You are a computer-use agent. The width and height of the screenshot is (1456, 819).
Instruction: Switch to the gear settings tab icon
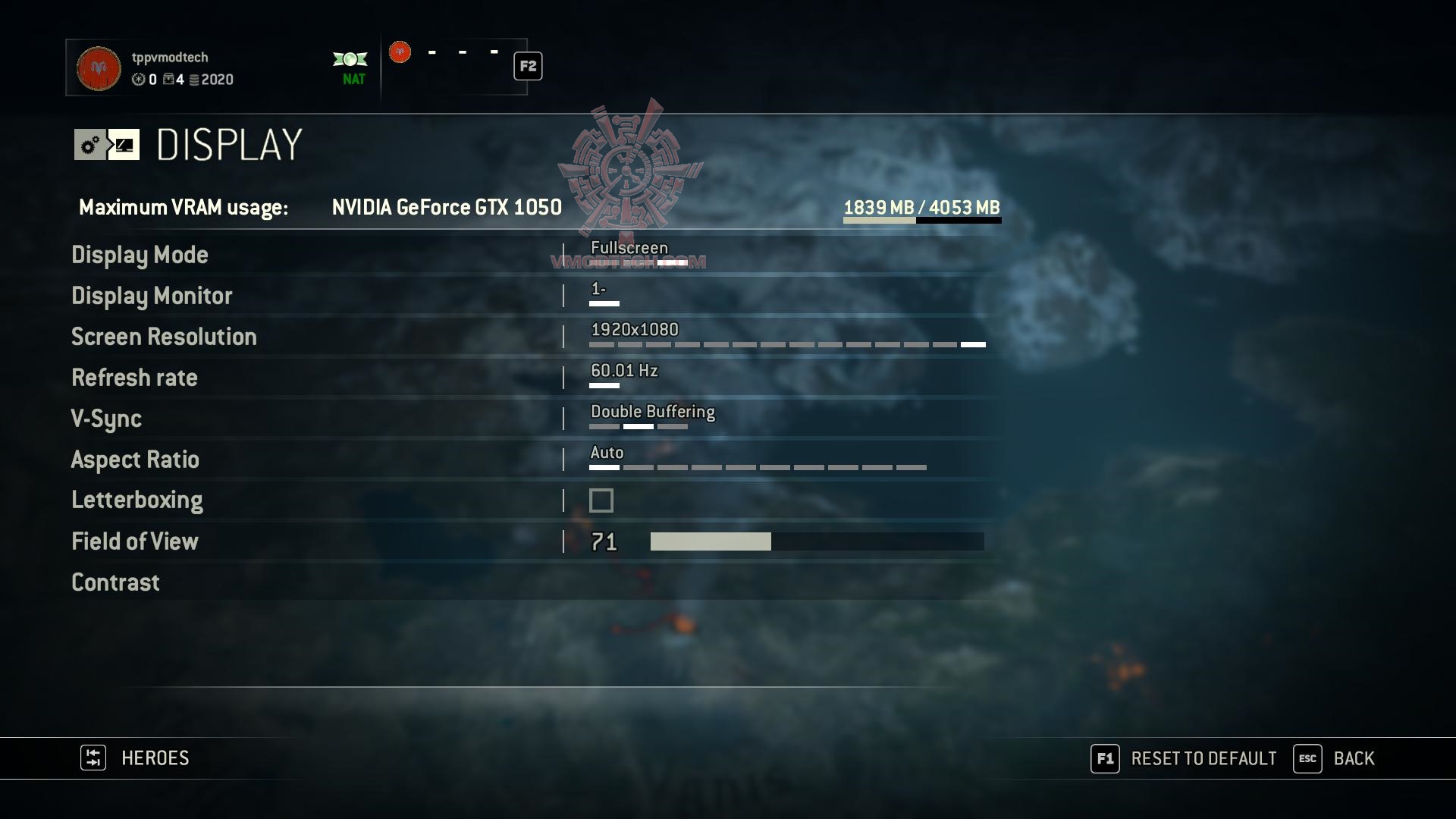[x=90, y=145]
